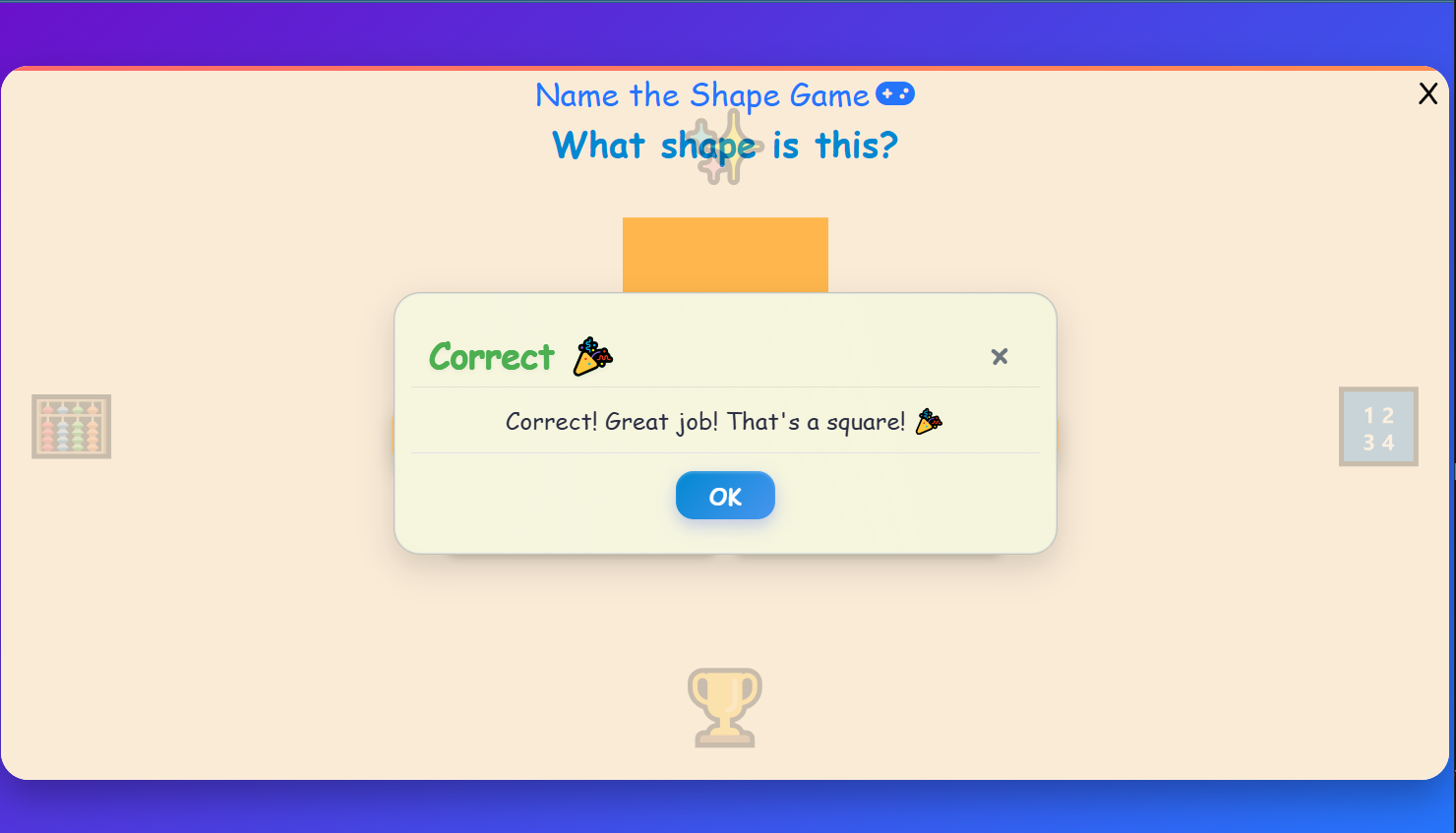Click the gamepad icon beside the title

tap(895, 93)
